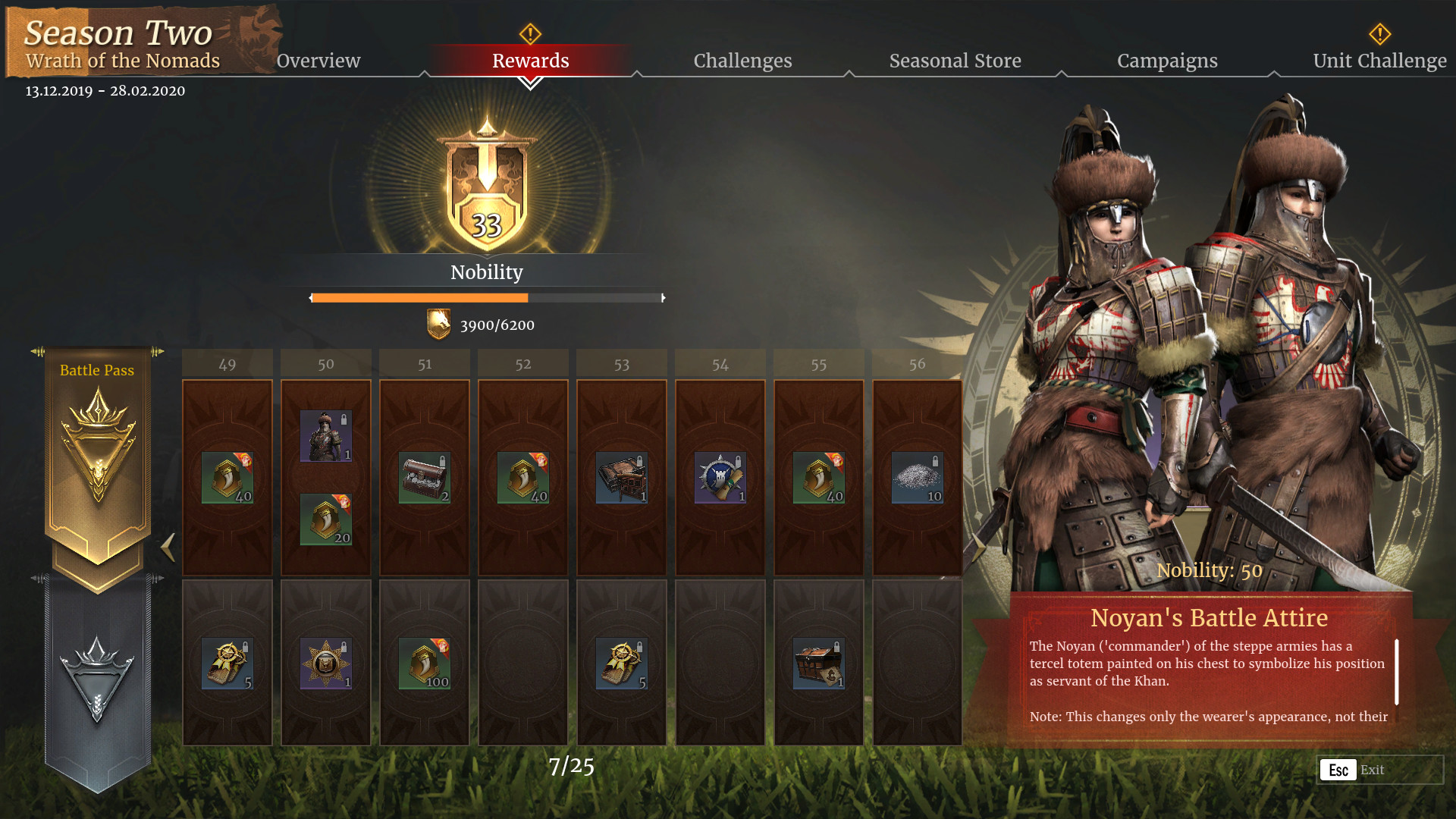Select the star medal reward below tier 50
1456x819 pixels.
pyautogui.click(x=325, y=662)
